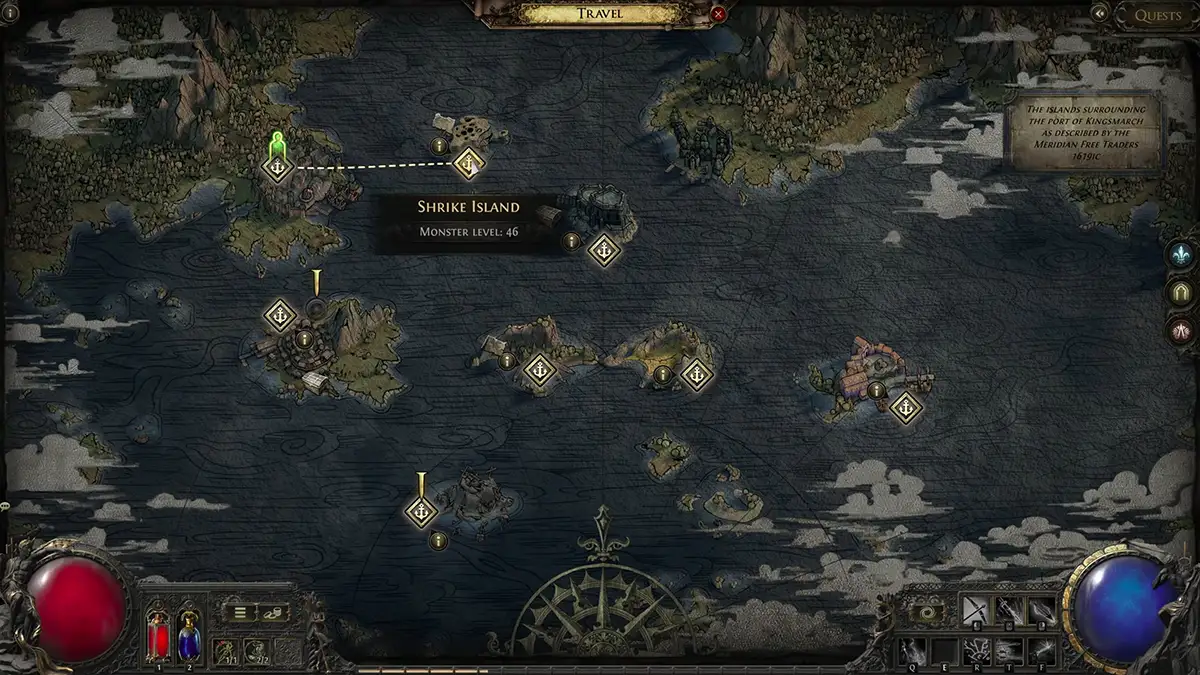Open the Quests panel
1200x675 pixels.
point(1157,15)
